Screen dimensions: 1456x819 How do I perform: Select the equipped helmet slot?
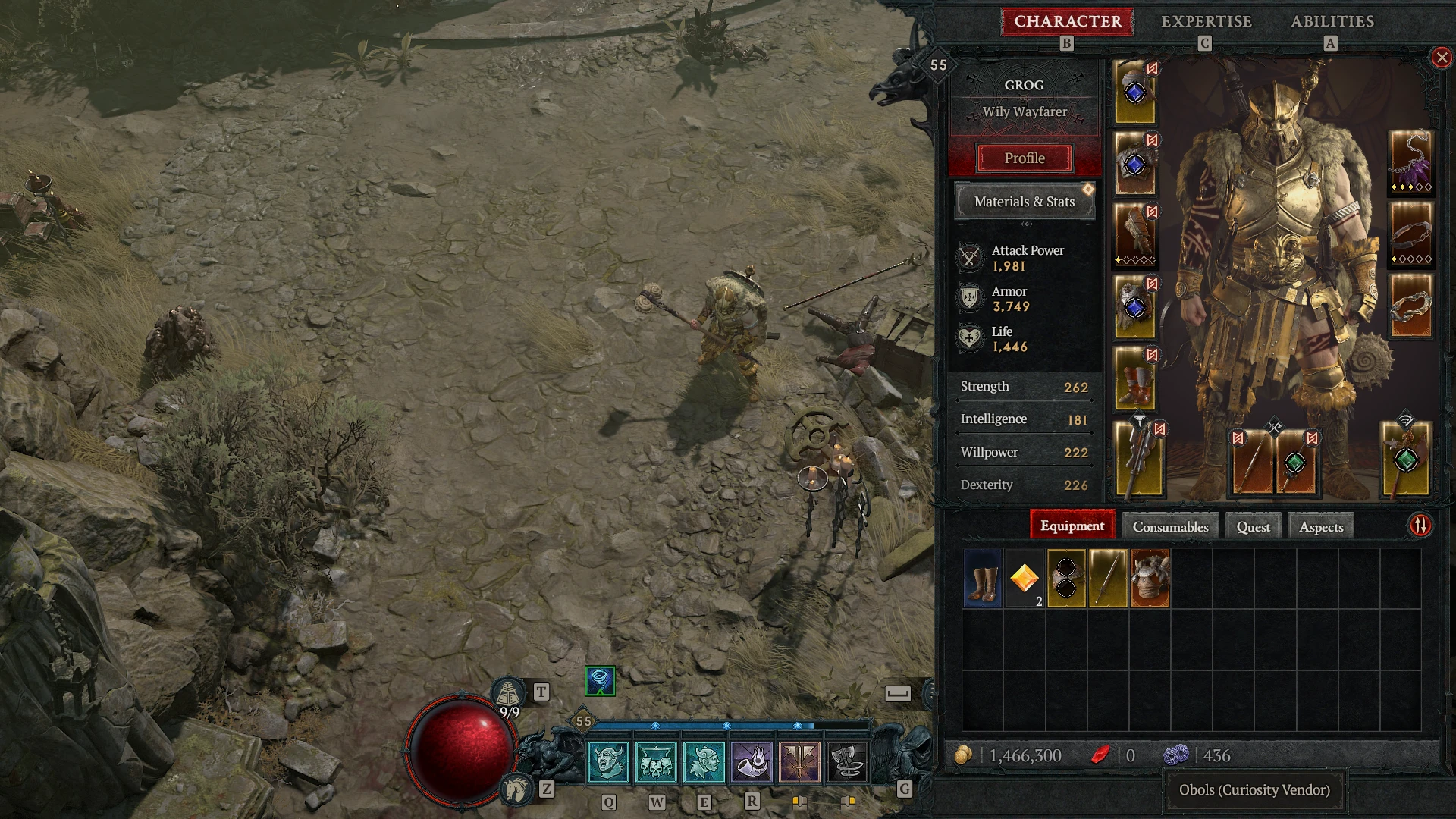1134,93
